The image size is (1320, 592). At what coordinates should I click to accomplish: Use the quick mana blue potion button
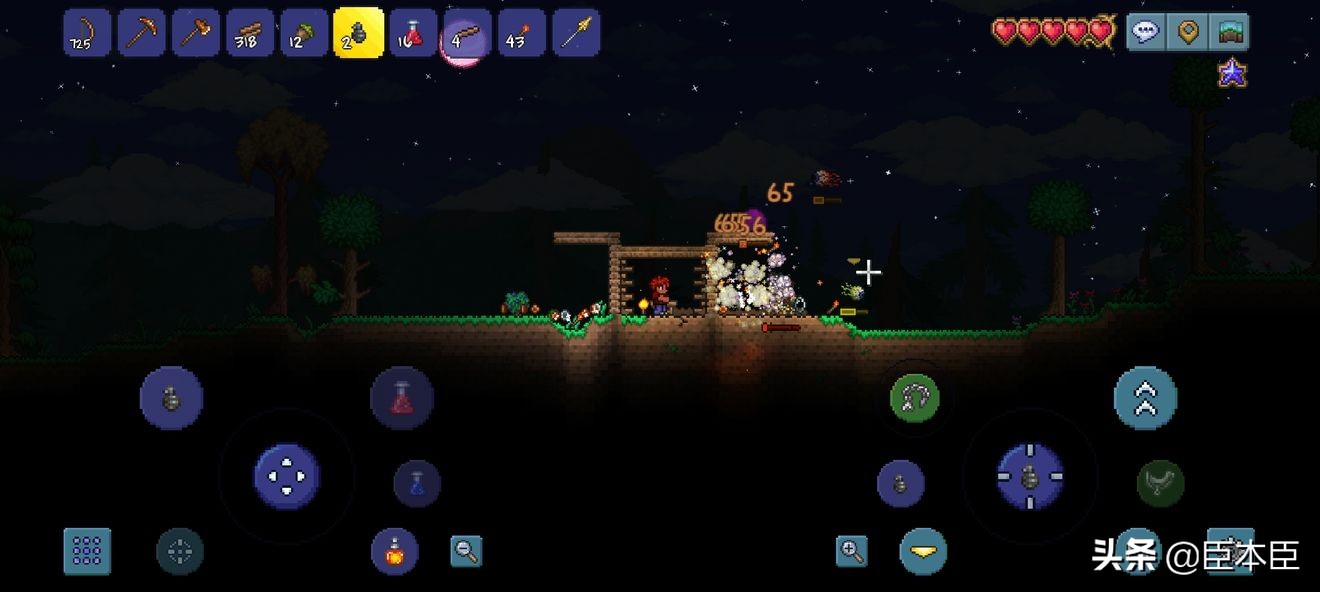pos(417,483)
